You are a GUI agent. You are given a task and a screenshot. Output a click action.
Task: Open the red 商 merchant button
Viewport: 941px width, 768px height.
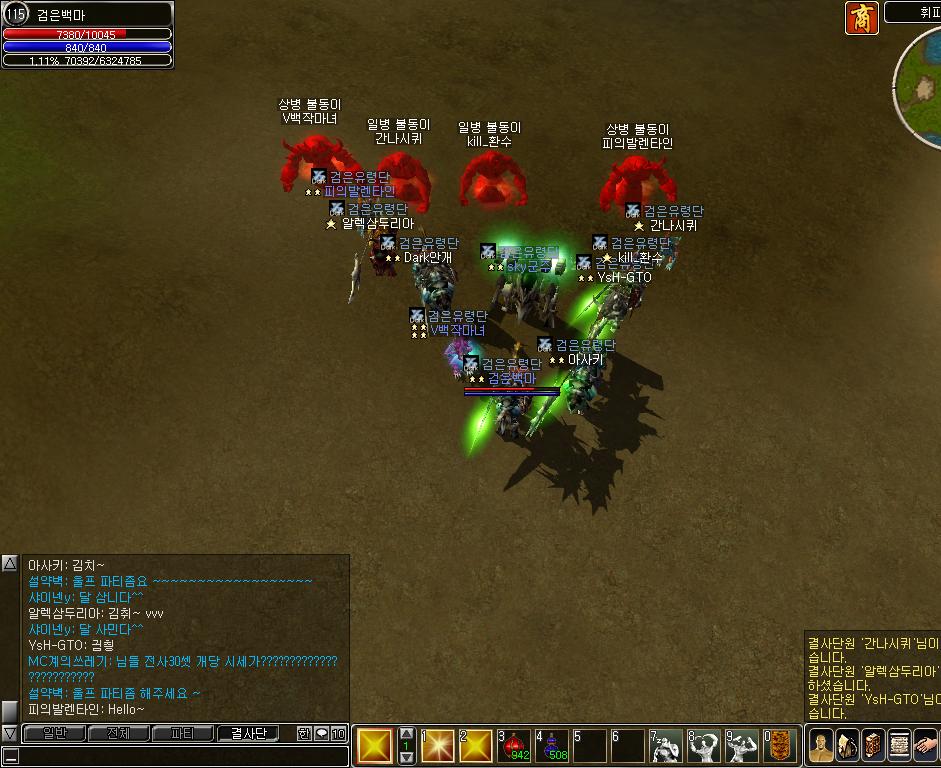pyautogui.click(x=861, y=18)
